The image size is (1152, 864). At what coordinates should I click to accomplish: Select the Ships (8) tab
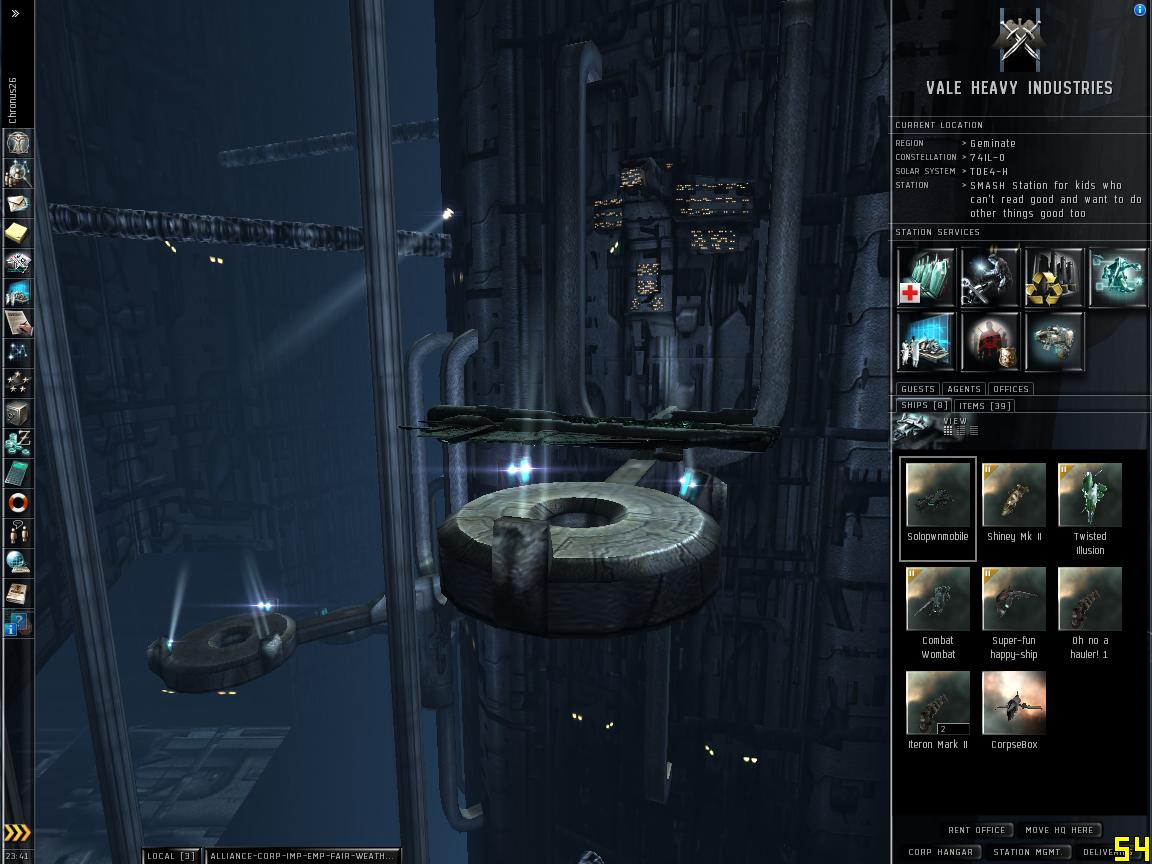pyautogui.click(x=923, y=406)
